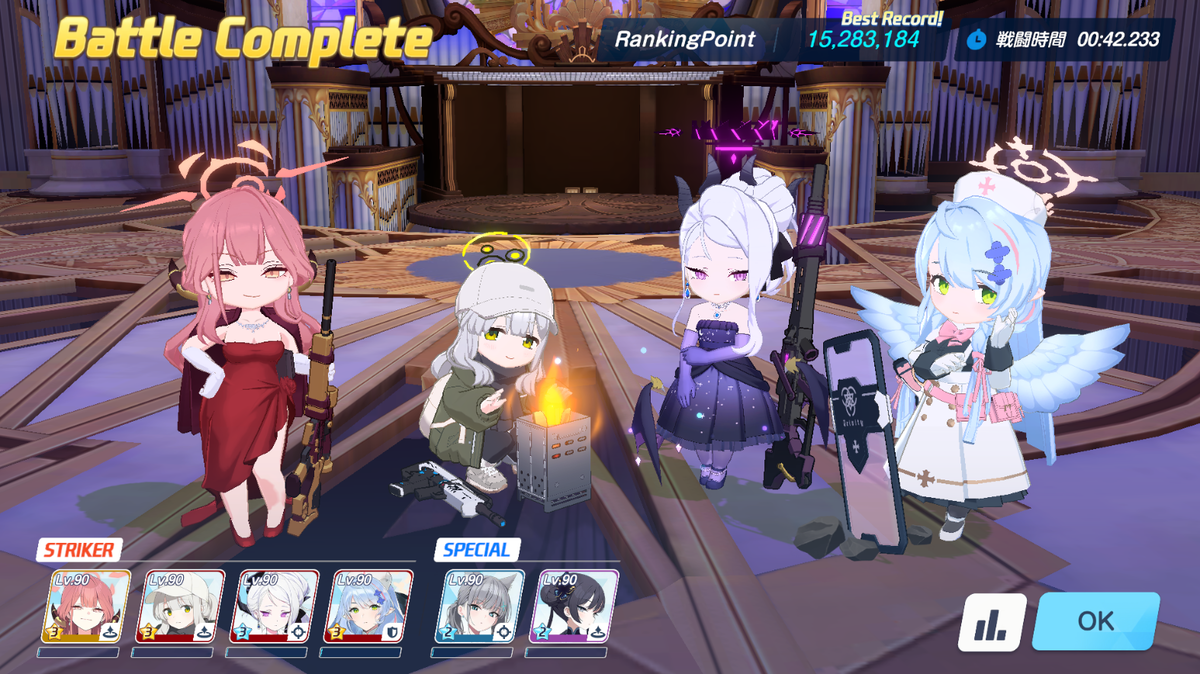
Task: Pick the blue-haired striker portrait
Action: [x=368, y=606]
